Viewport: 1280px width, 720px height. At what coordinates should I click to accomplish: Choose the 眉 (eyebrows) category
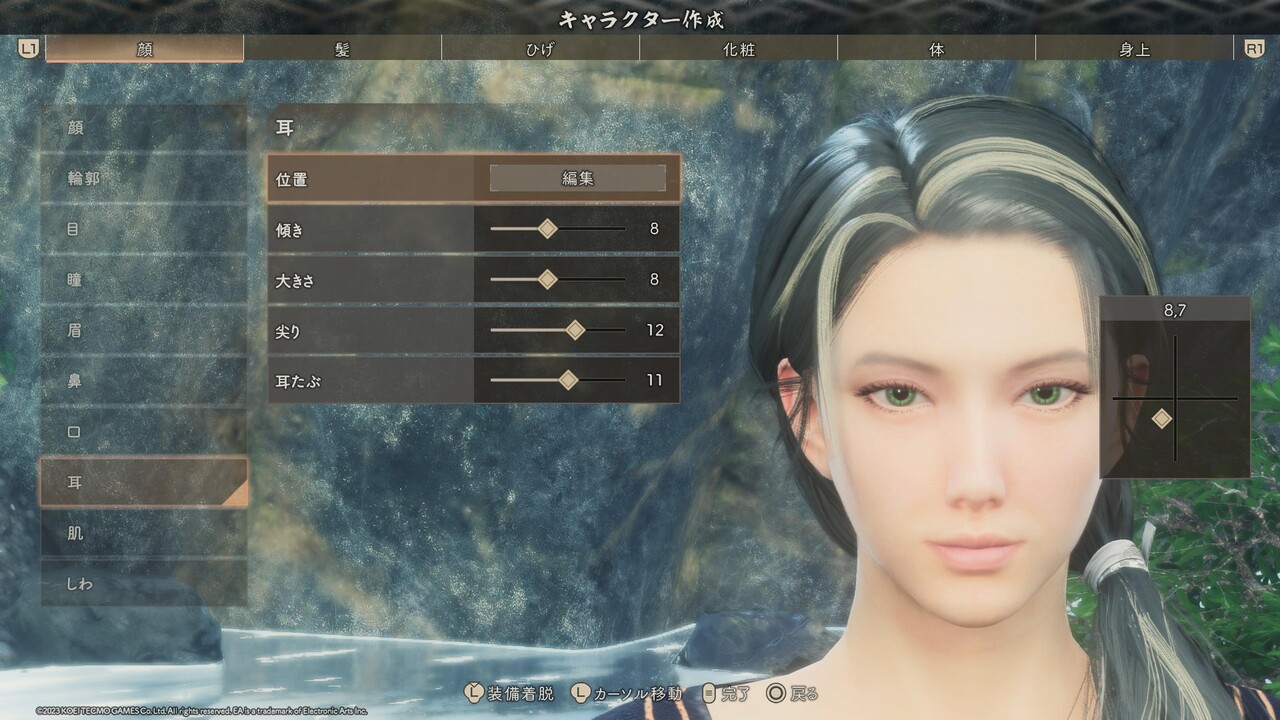pyautogui.click(x=143, y=330)
